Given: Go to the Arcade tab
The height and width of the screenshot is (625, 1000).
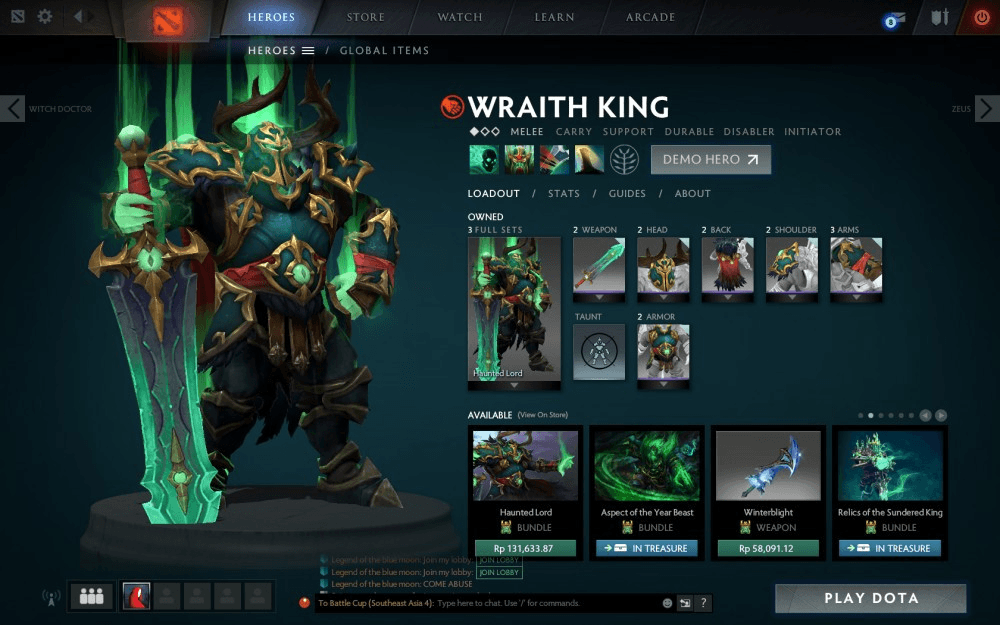Looking at the screenshot, I should (650, 17).
